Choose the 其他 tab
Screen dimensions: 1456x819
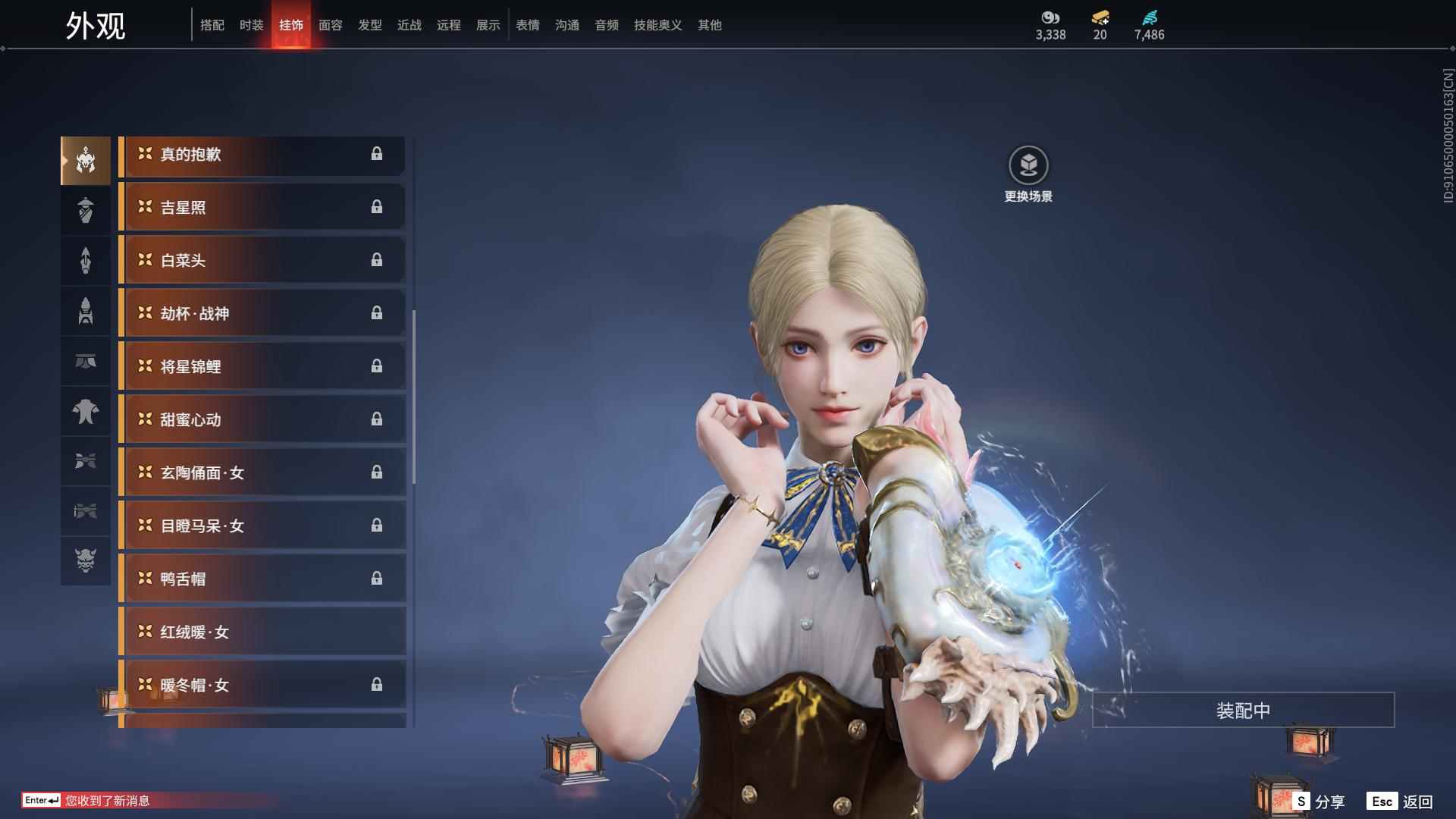(710, 25)
